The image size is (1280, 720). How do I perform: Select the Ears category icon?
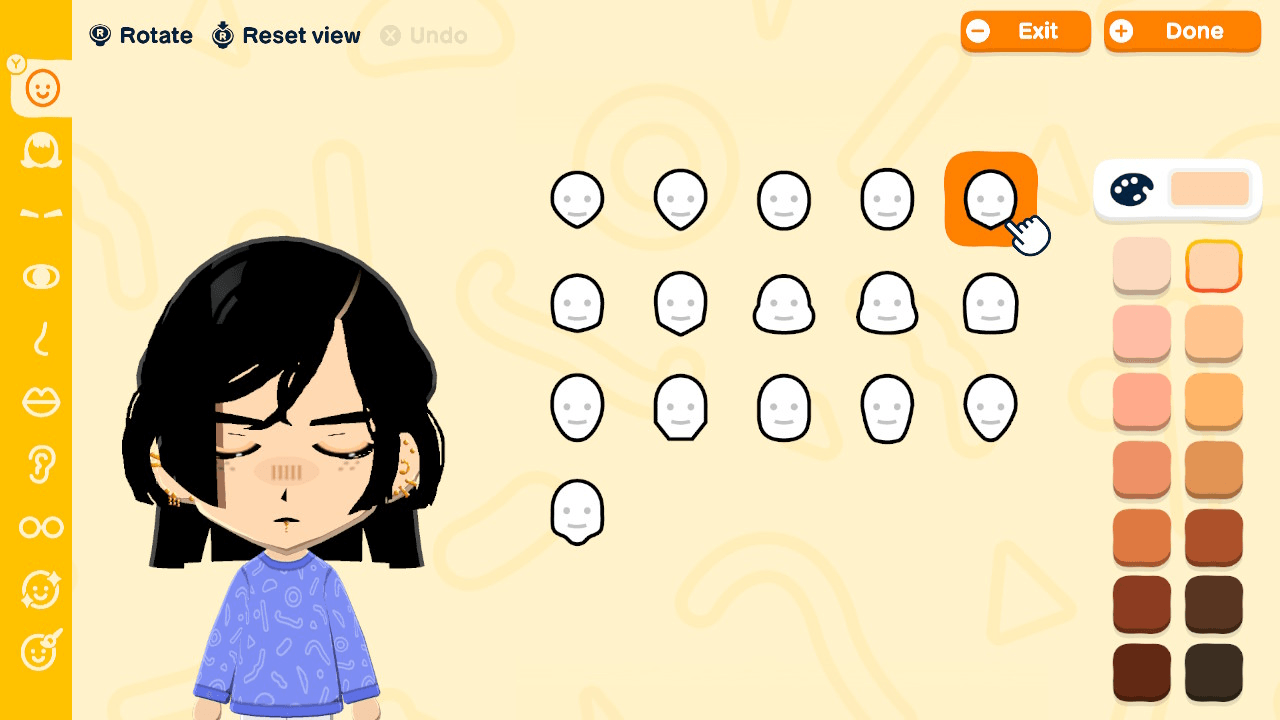tap(40, 465)
